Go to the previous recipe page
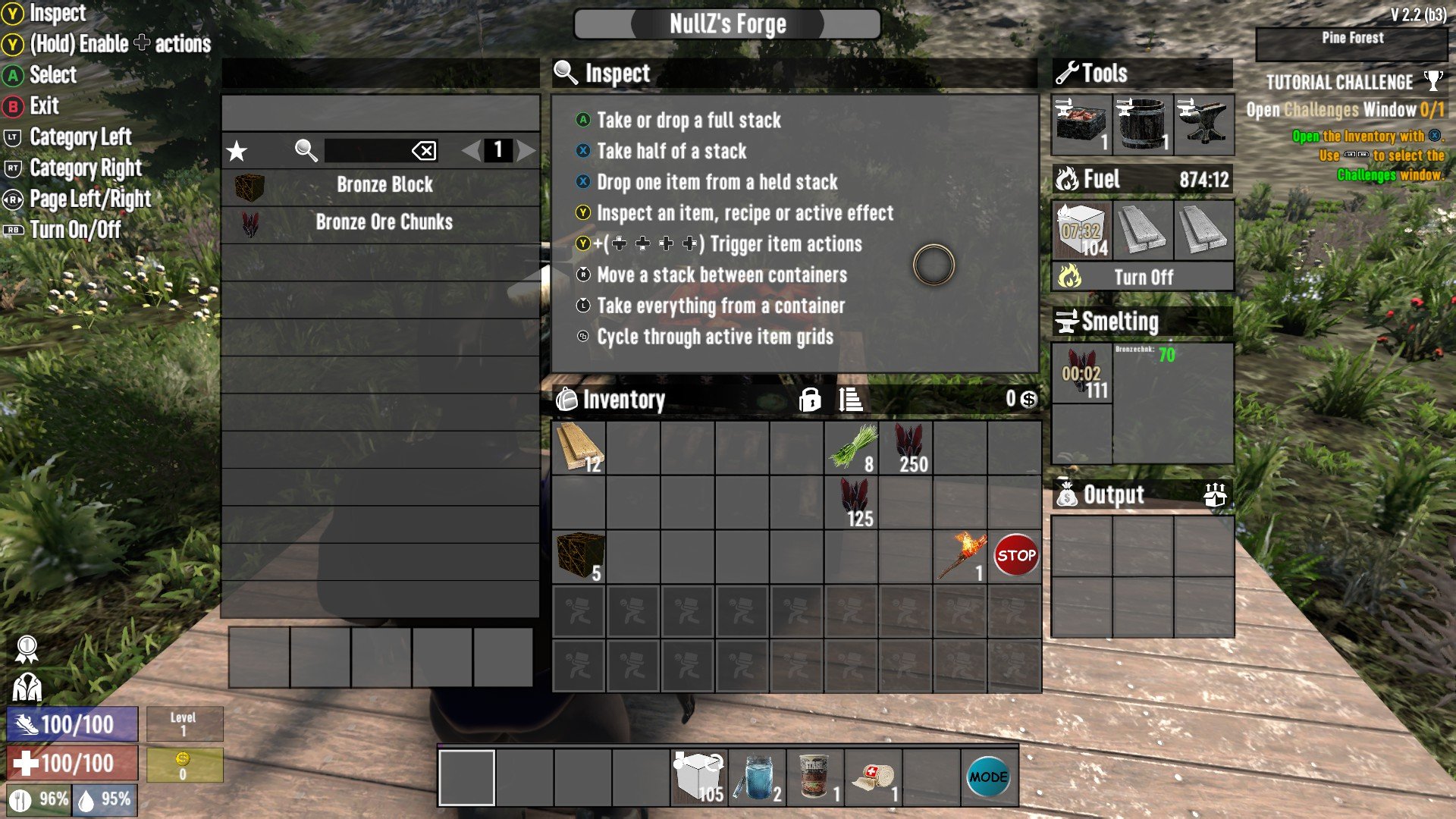This screenshot has height=819, width=1456. tap(471, 150)
